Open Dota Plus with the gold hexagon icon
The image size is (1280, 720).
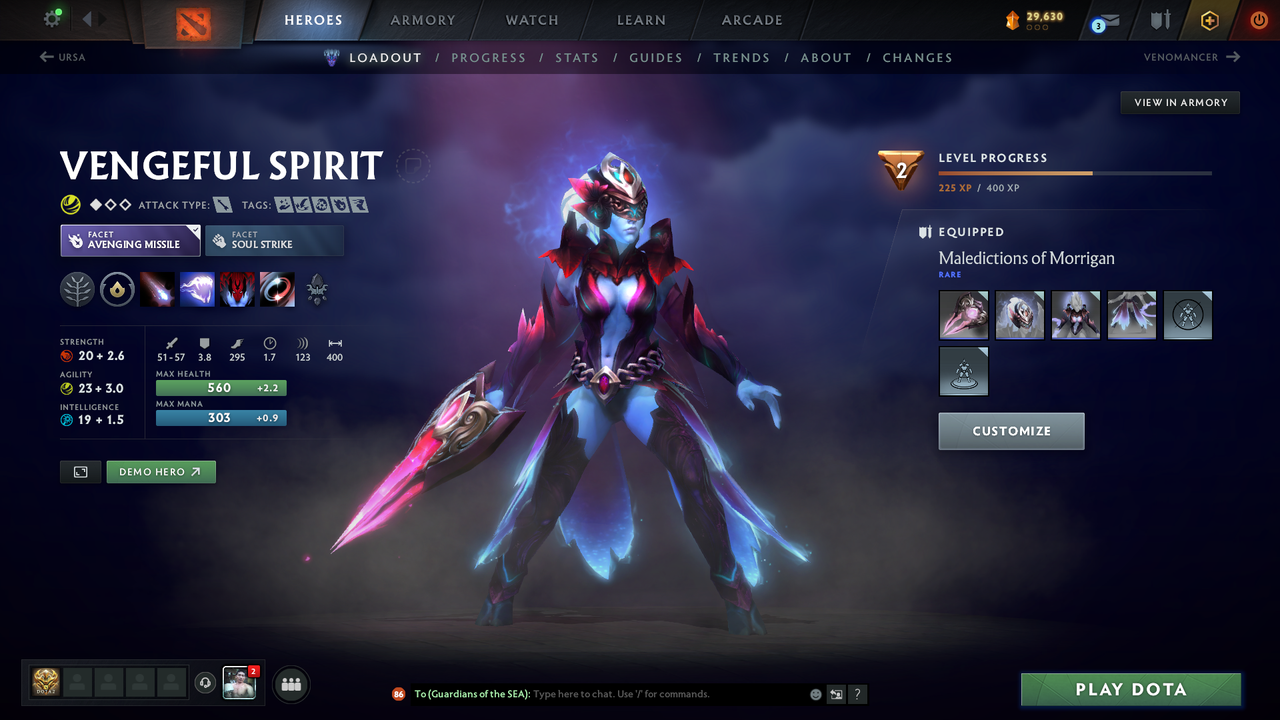[1209, 20]
